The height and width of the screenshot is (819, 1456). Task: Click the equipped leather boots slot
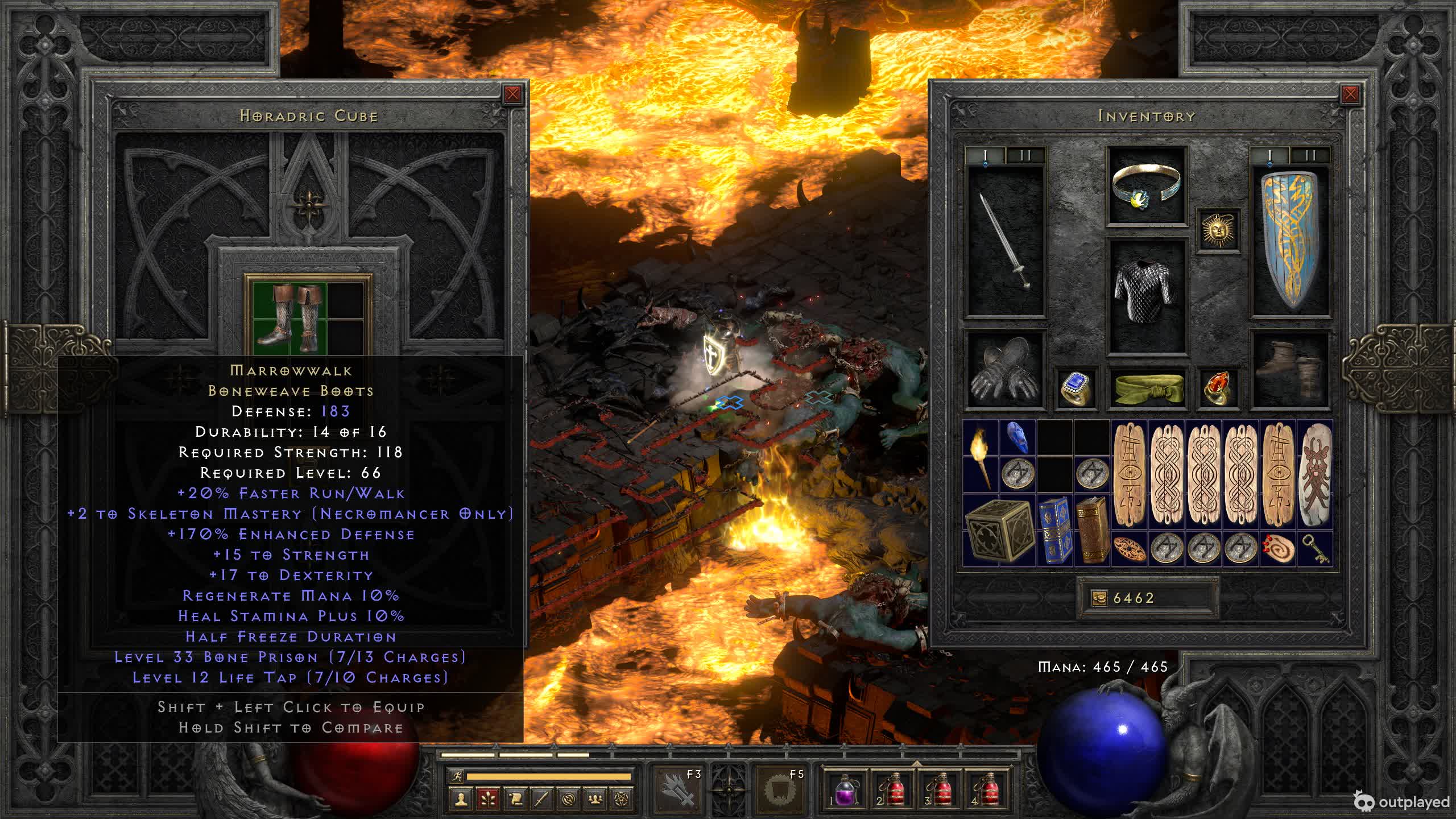tap(1290, 370)
